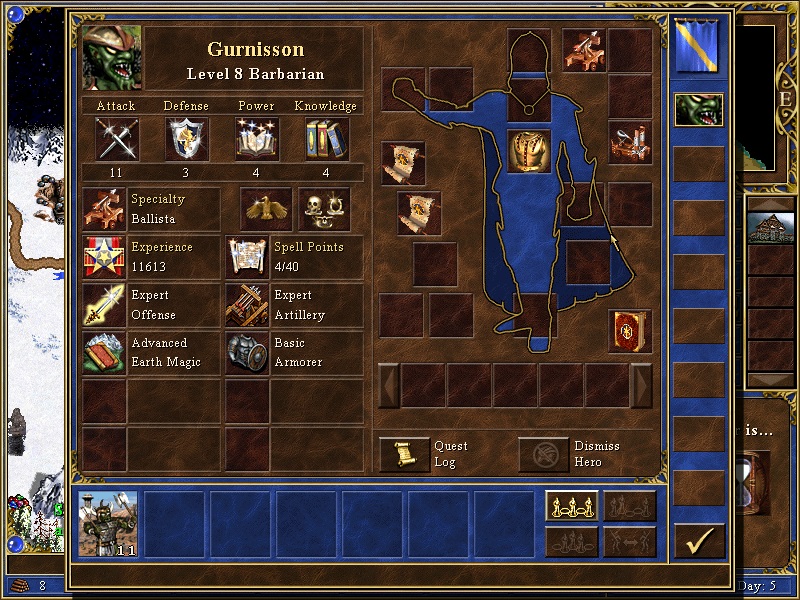Click the Dismiss Hero button
This screenshot has width=800, height=600.
543,454
